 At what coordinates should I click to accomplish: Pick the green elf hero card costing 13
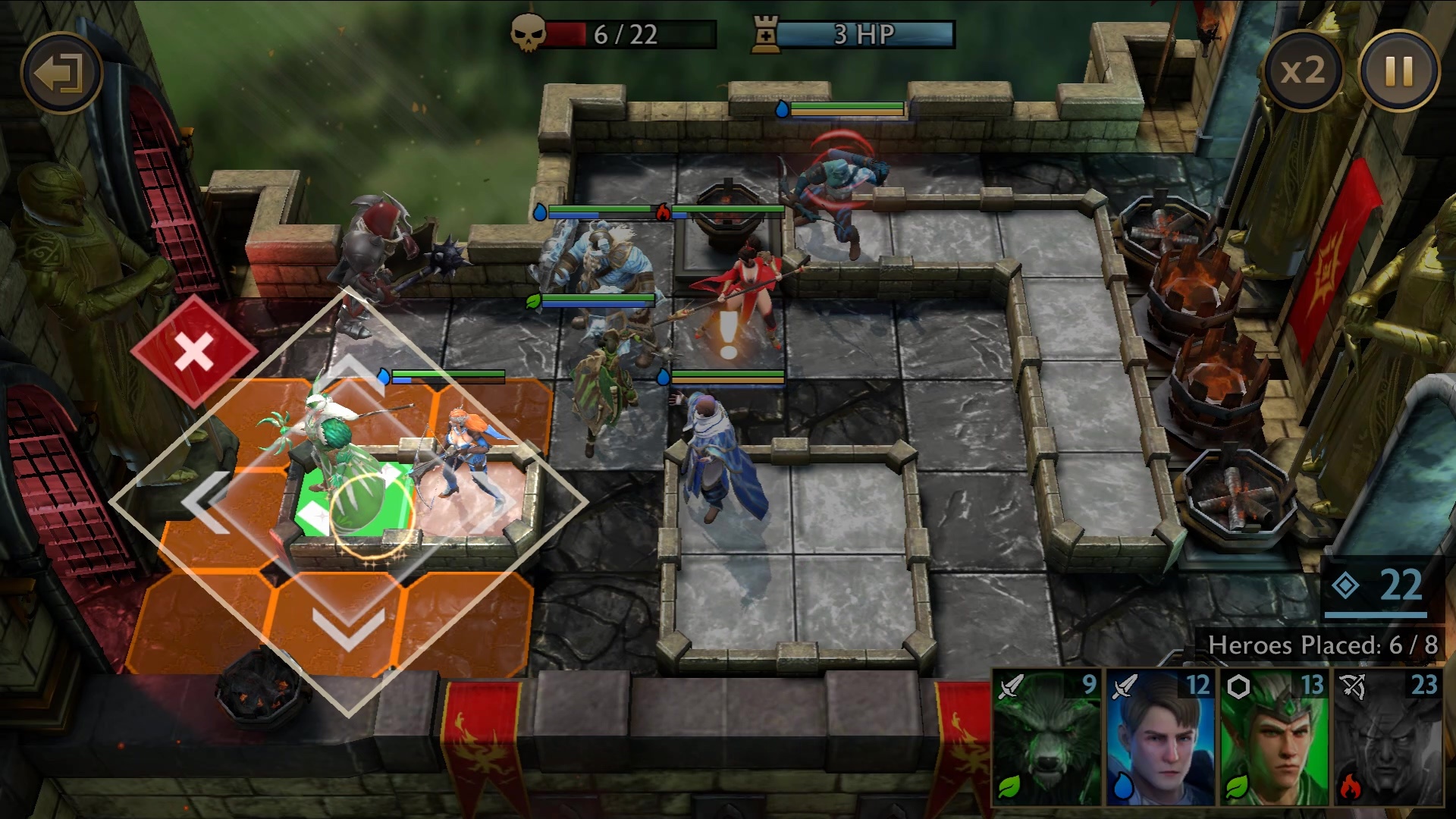click(1274, 737)
